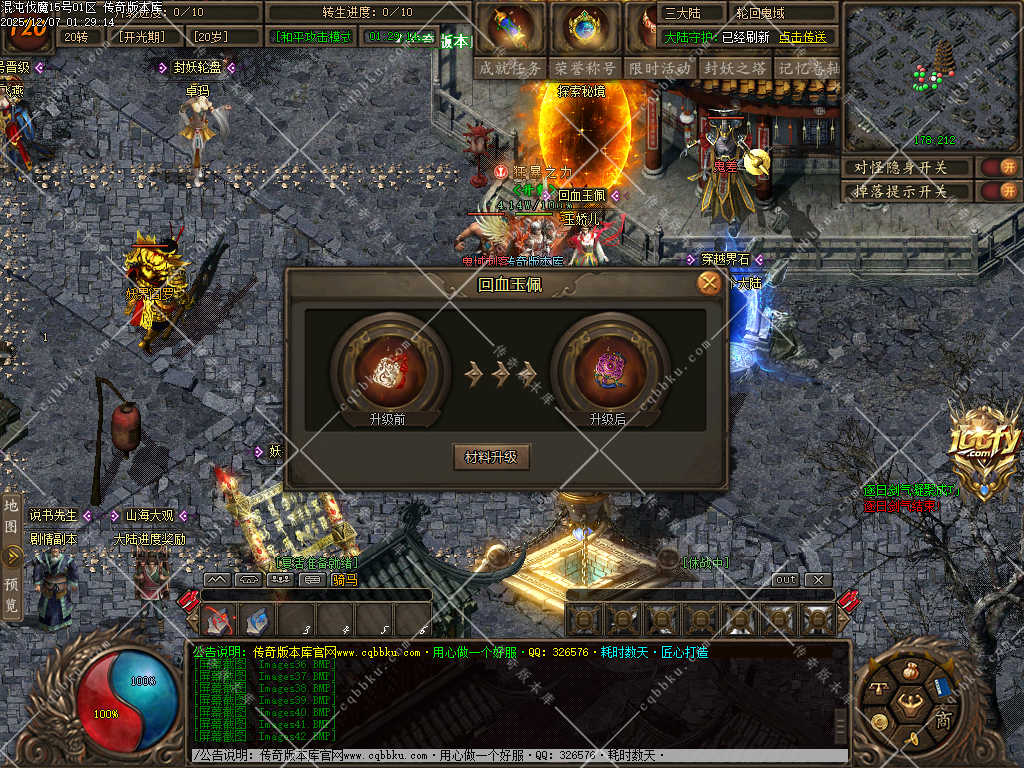Screen dimensions: 1024x768
Task: Click the glowing globe amulet icon
Action: [x=585, y=28]
